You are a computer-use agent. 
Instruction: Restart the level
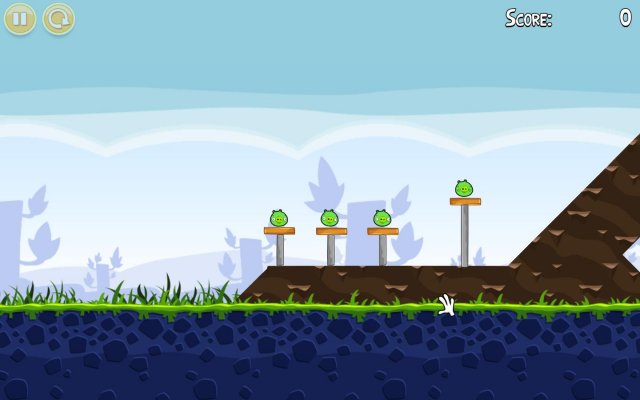pyautogui.click(x=58, y=18)
